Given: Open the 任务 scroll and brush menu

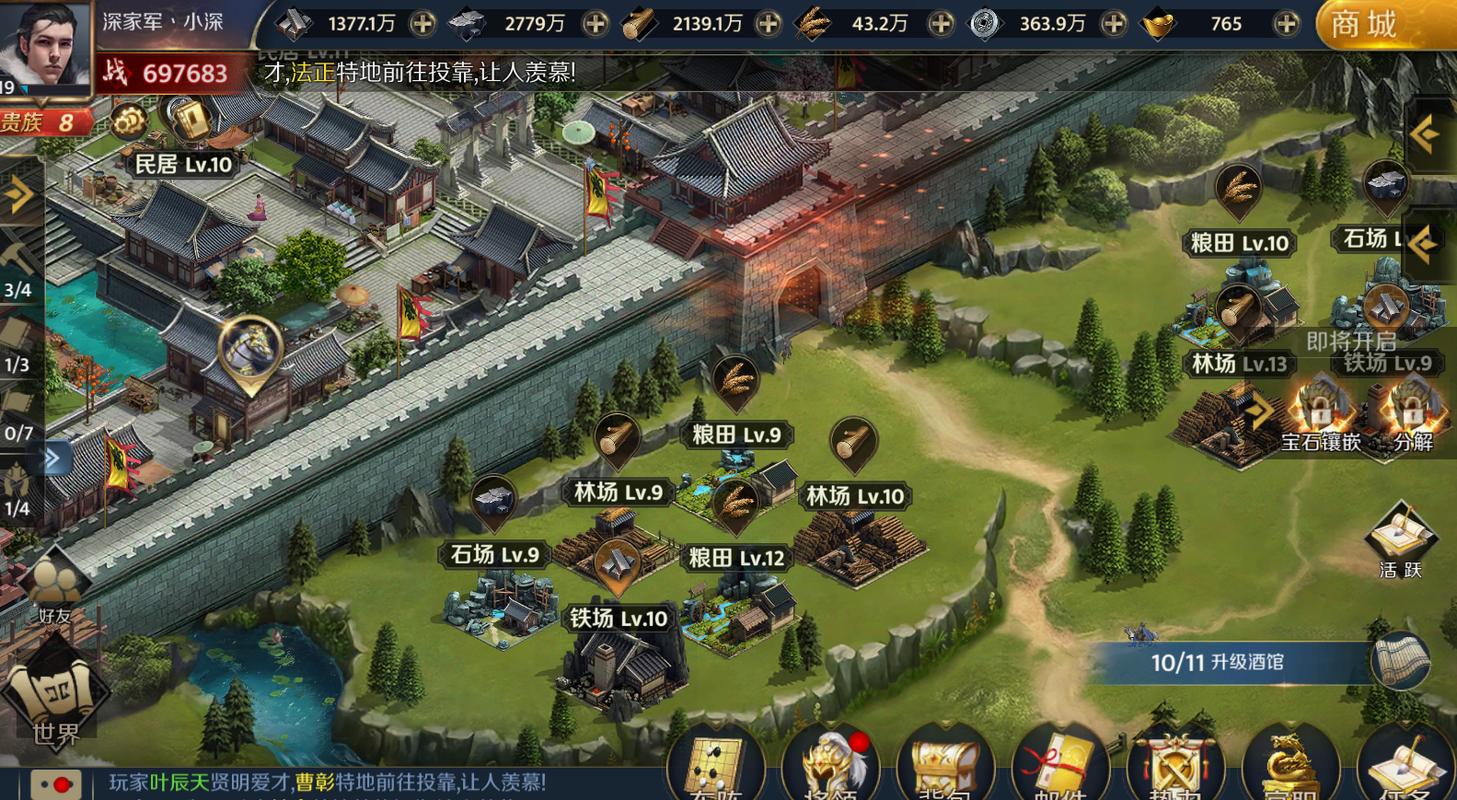Looking at the screenshot, I should click(x=1405, y=770).
